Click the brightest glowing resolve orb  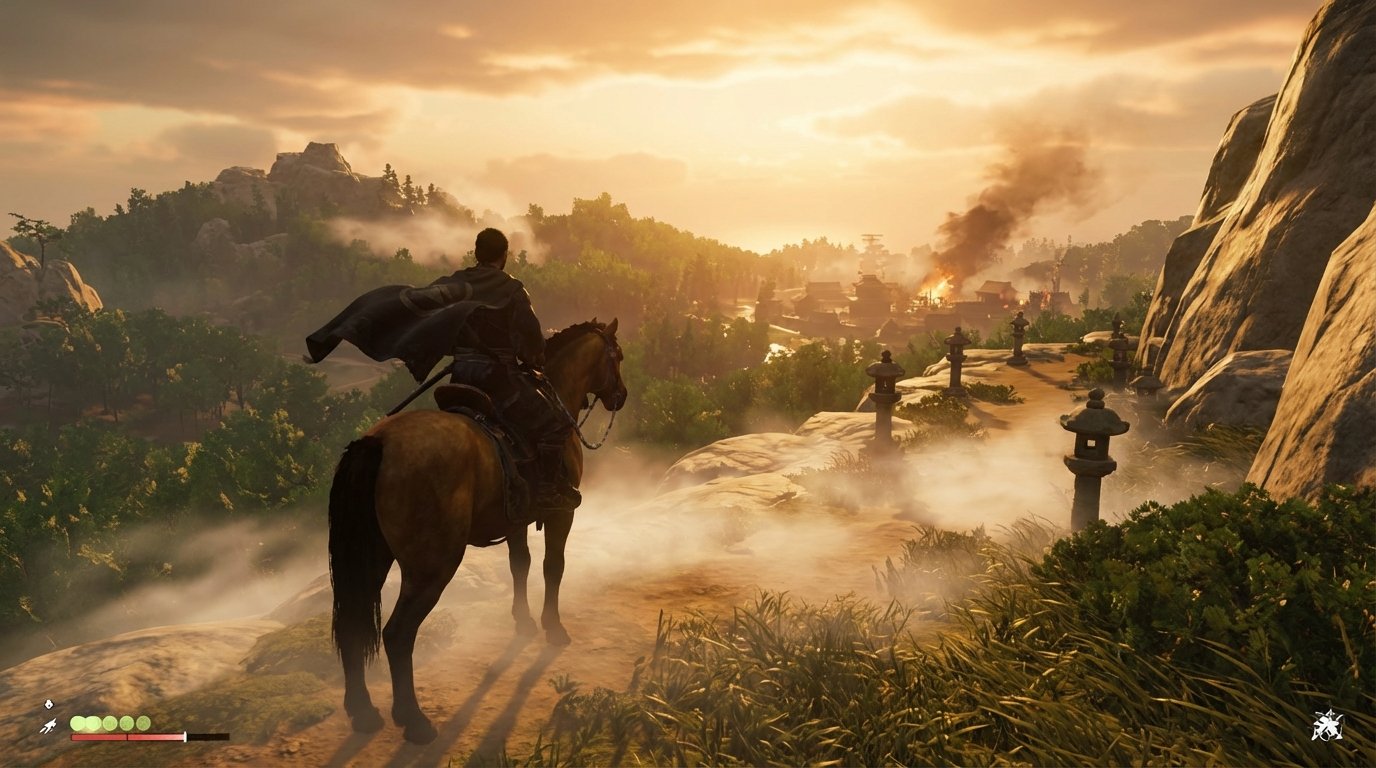(93, 722)
